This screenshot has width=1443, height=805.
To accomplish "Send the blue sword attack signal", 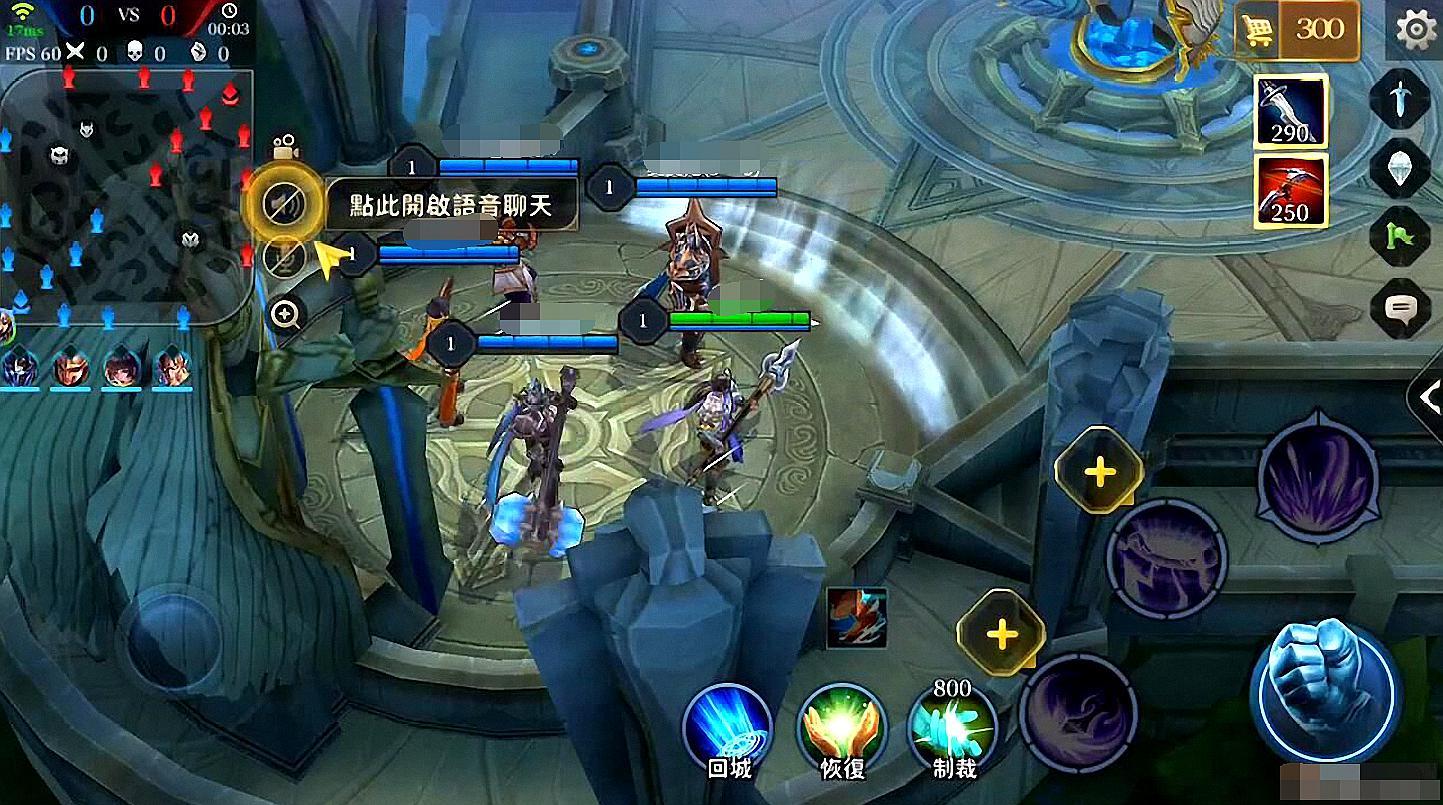I will 1399,99.
